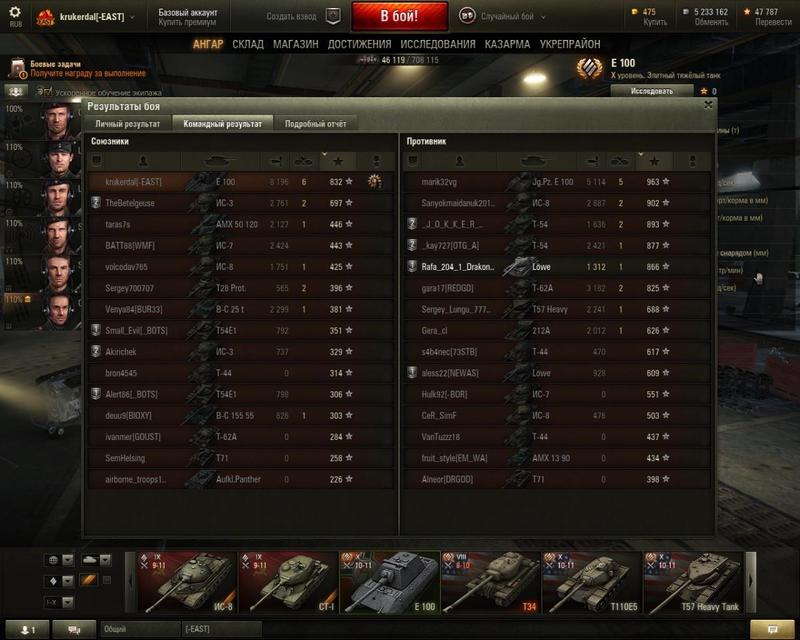Select the СТ-I tank in carousel
800x640 pixels.
point(286,581)
